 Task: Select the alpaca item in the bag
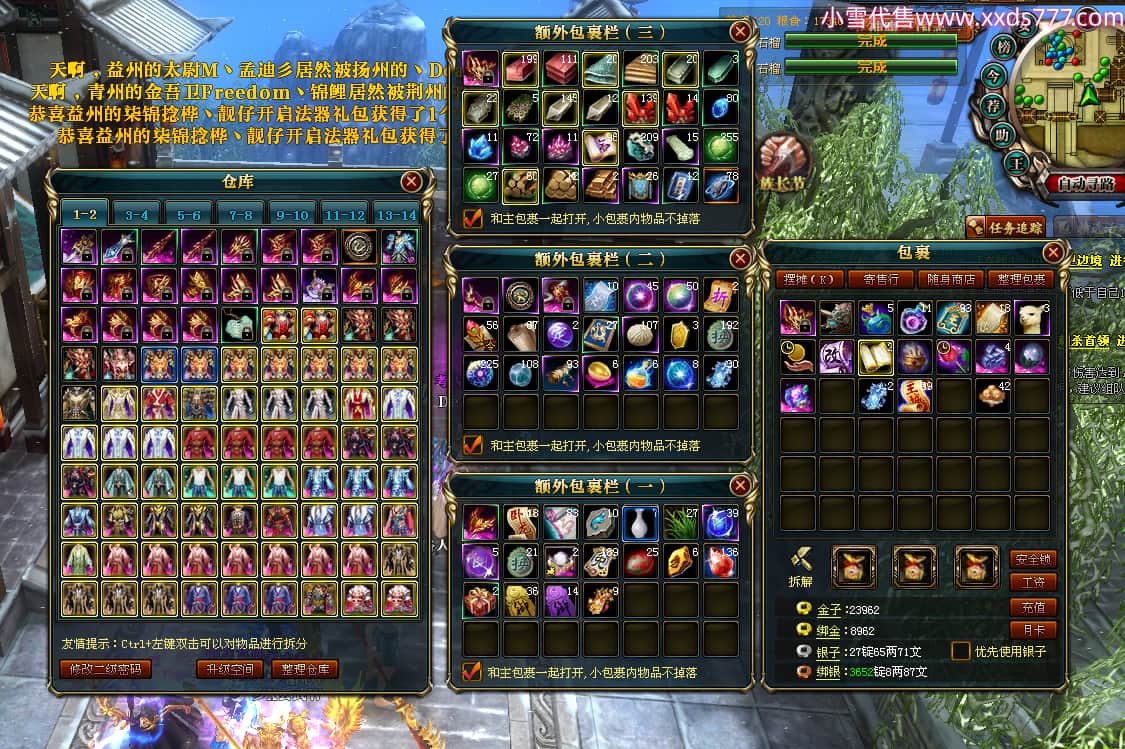point(1032,318)
